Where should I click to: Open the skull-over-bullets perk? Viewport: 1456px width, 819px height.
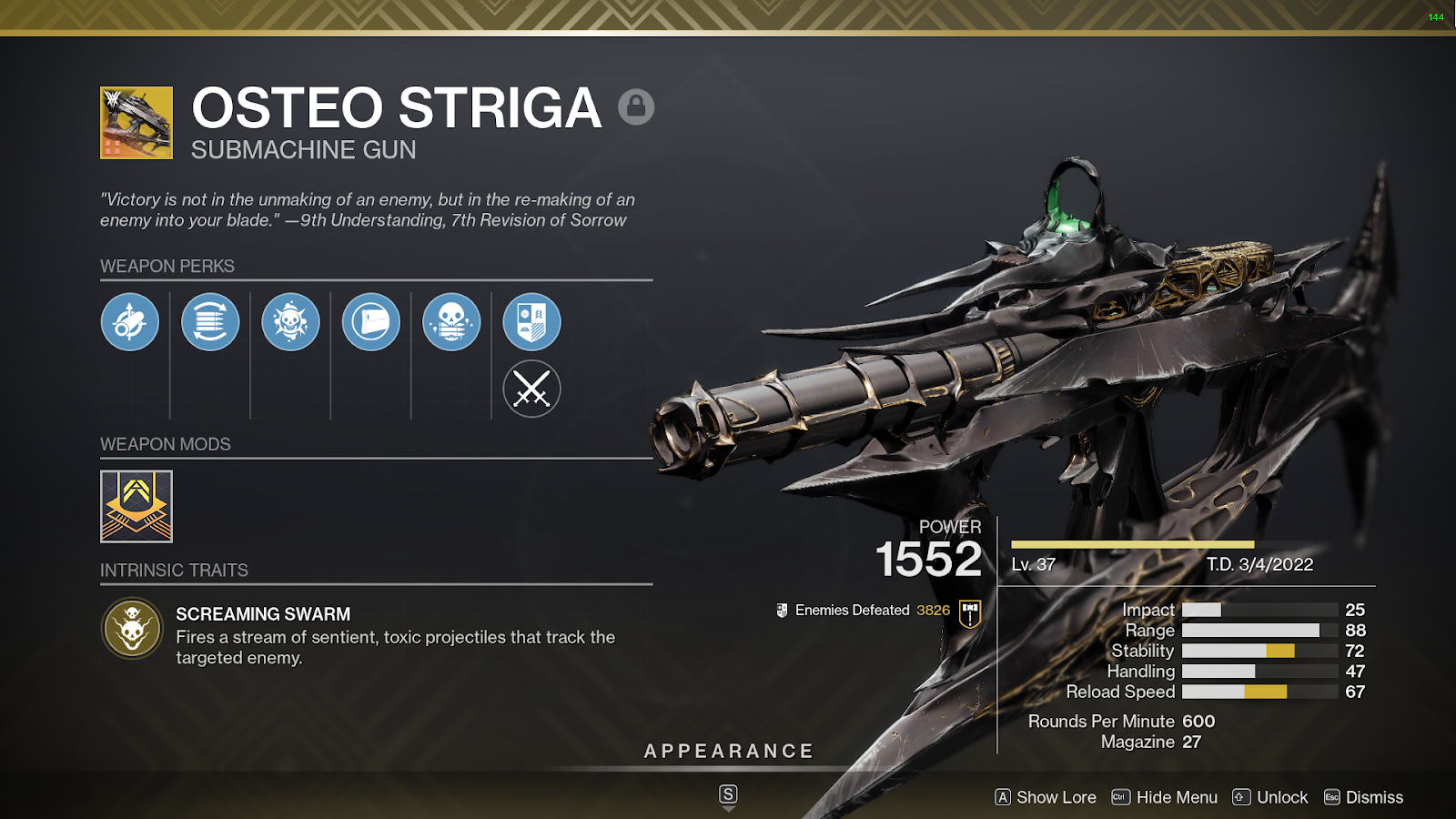point(451,322)
